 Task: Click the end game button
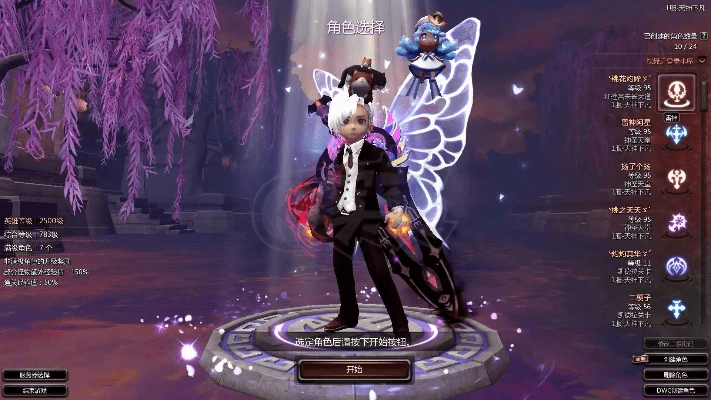[x=34, y=390]
